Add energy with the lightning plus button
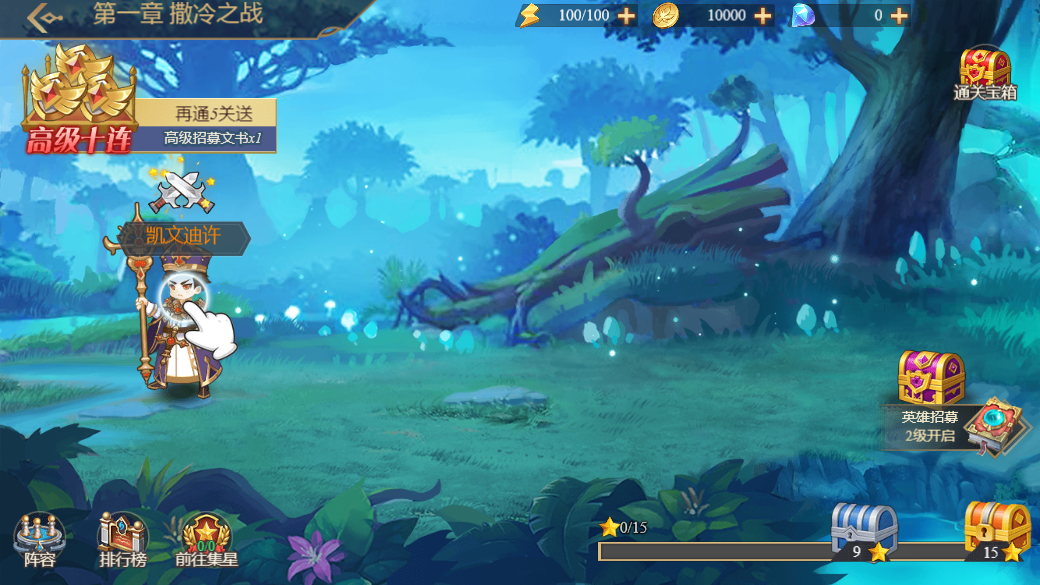This screenshot has height=585, width=1040. pyautogui.click(x=626, y=15)
